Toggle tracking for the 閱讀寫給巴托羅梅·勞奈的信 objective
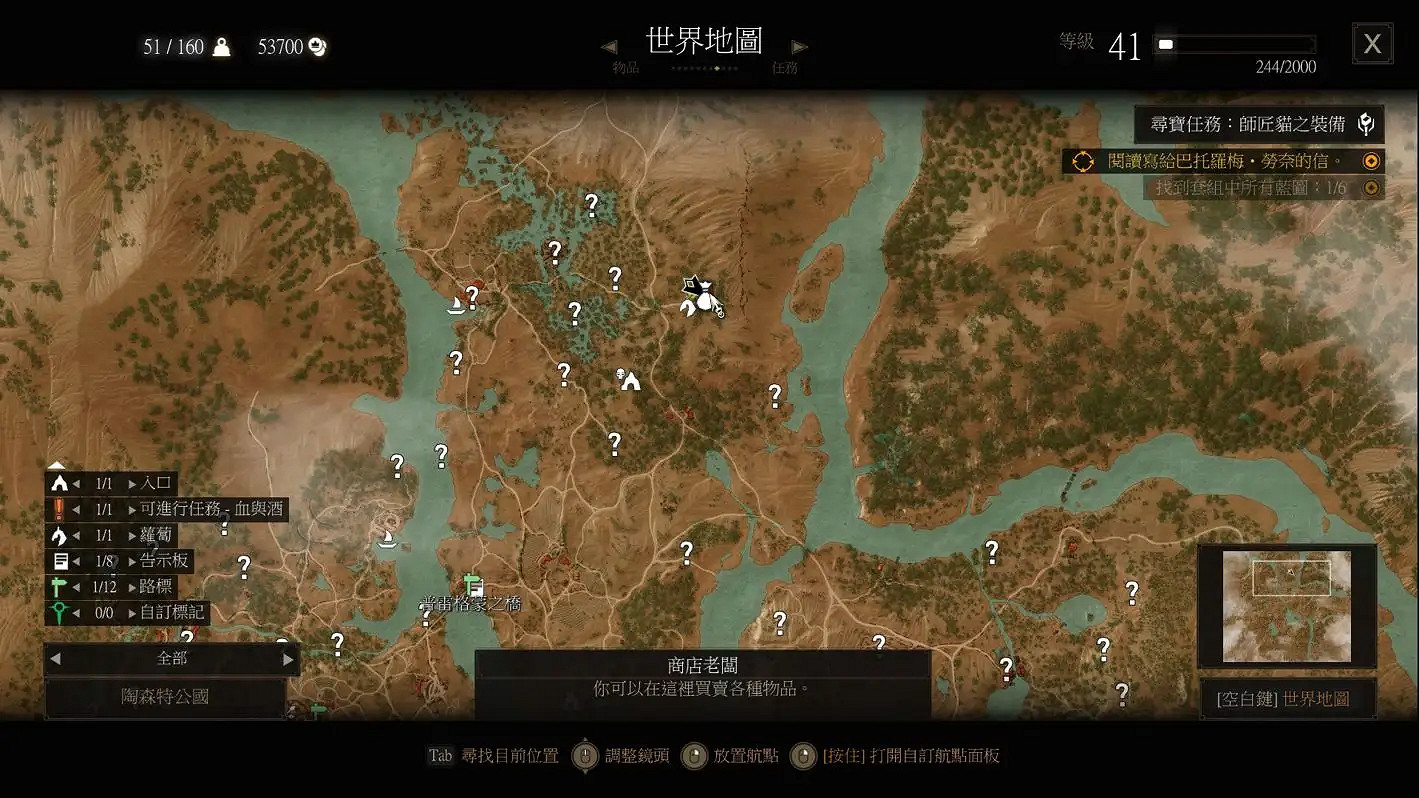This screenshot has height=798, width=1419. tap(1372, 161)
